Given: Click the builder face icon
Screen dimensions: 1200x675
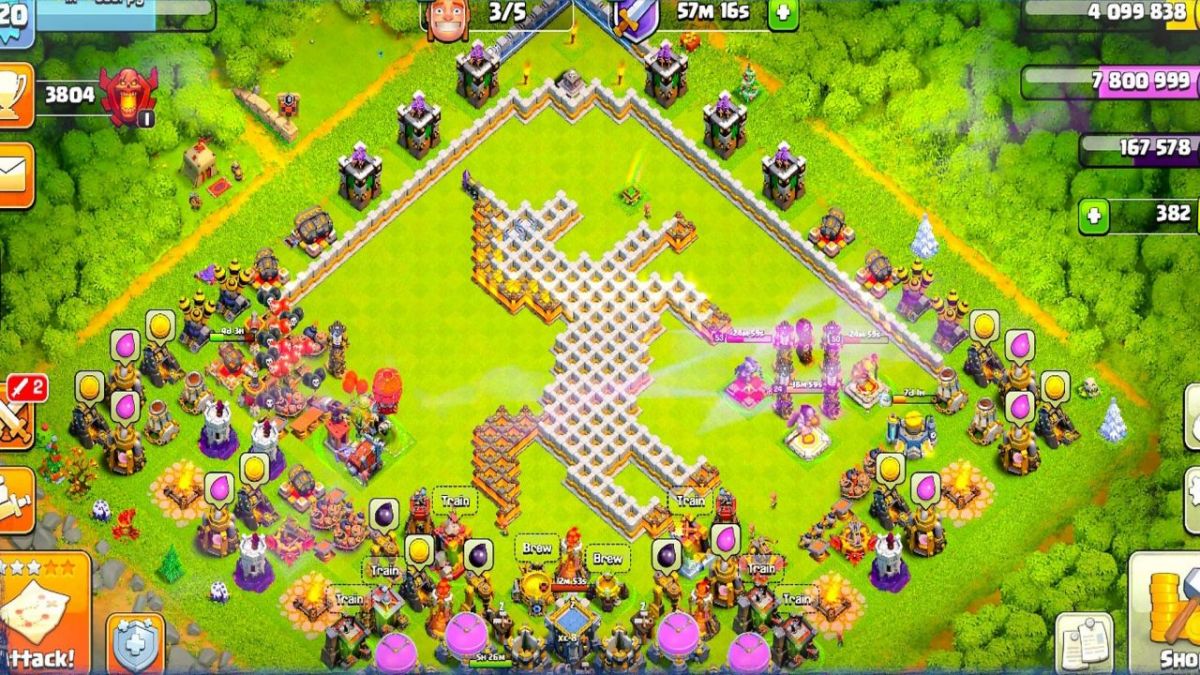Looking at the screenshot, I should [446, 17].
